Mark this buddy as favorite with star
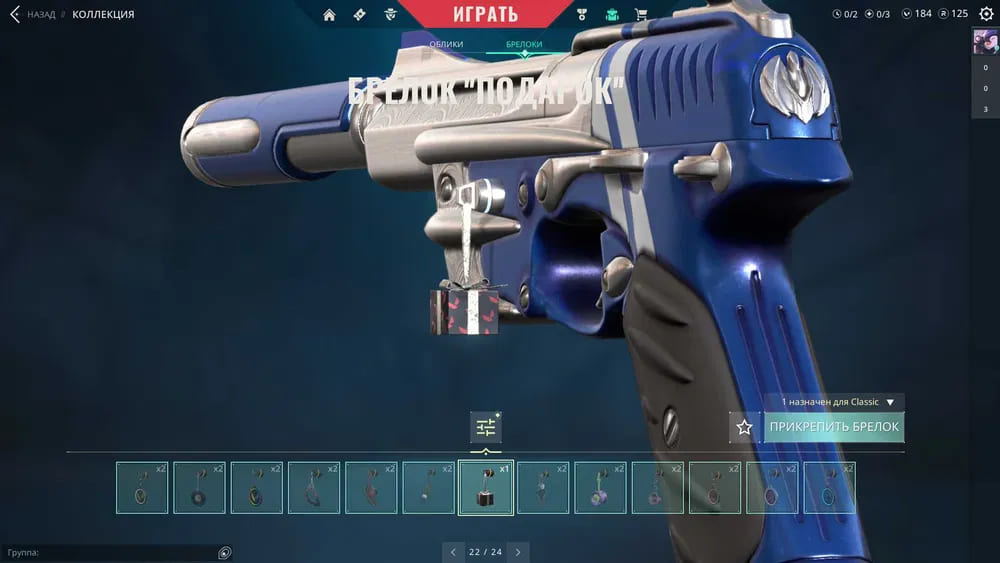The image size is (1000, 563). click(x=744, y=427)
